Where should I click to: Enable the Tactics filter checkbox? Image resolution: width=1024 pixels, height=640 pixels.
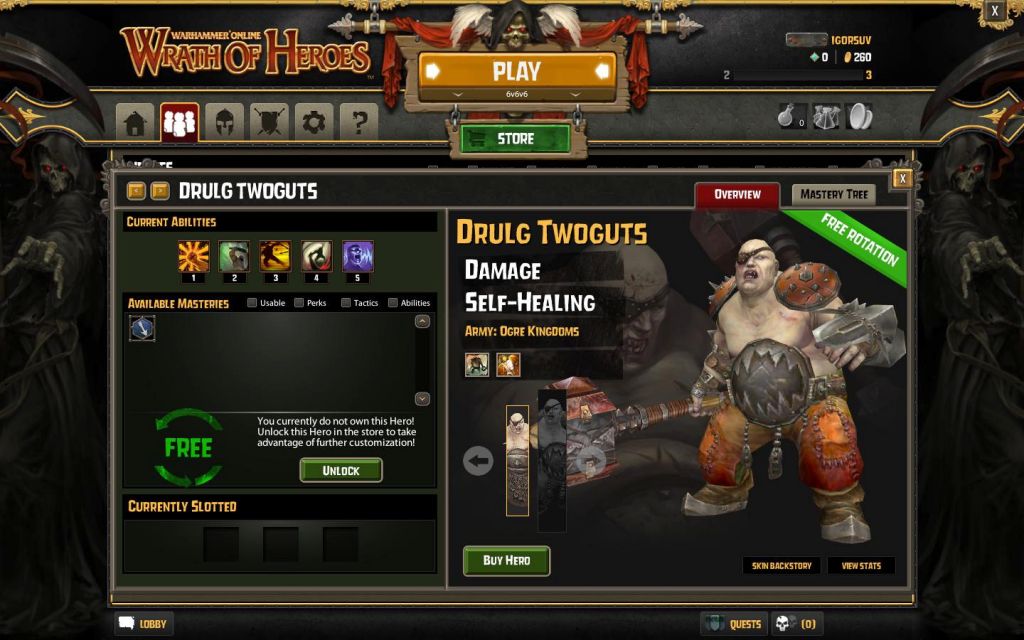(x=346, y=303)
